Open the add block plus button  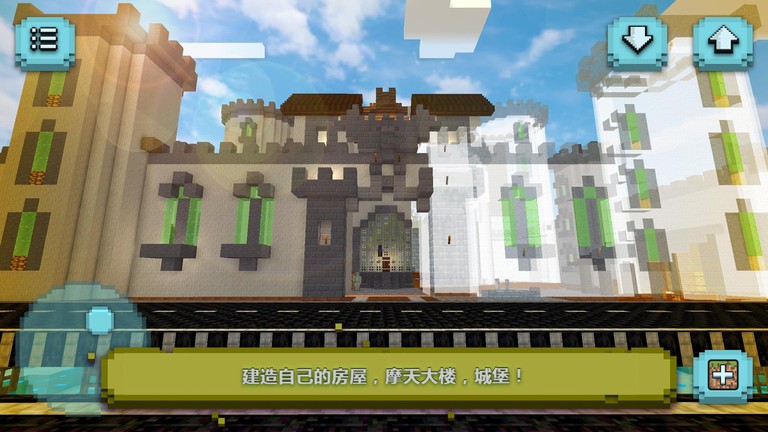pos(723,376)
